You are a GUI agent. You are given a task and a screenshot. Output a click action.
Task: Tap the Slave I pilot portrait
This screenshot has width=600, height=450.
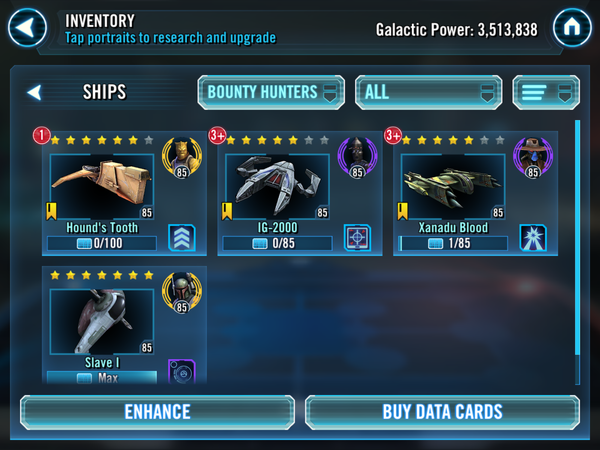point(181,292)
